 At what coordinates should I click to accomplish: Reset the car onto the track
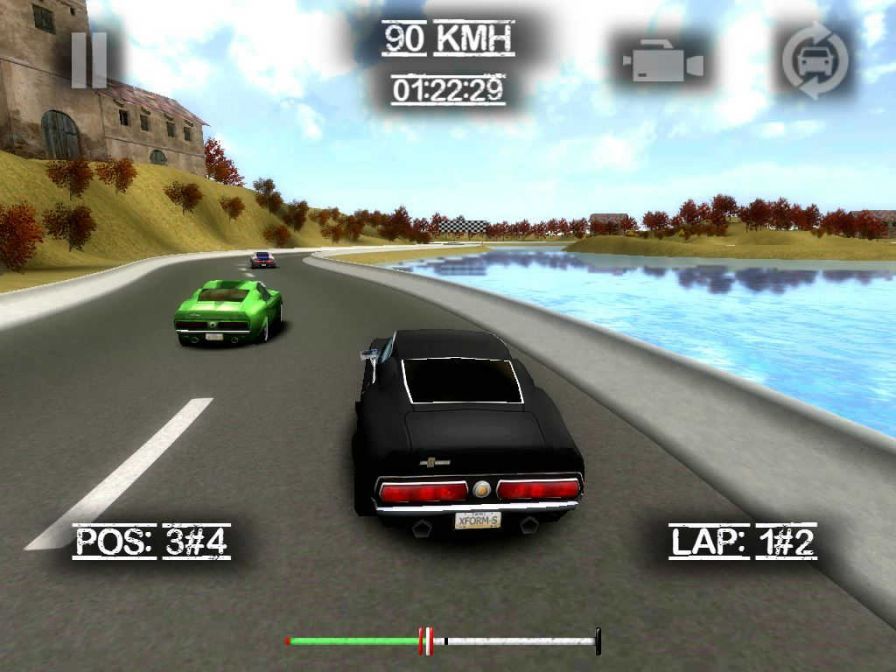click(814, 61)
